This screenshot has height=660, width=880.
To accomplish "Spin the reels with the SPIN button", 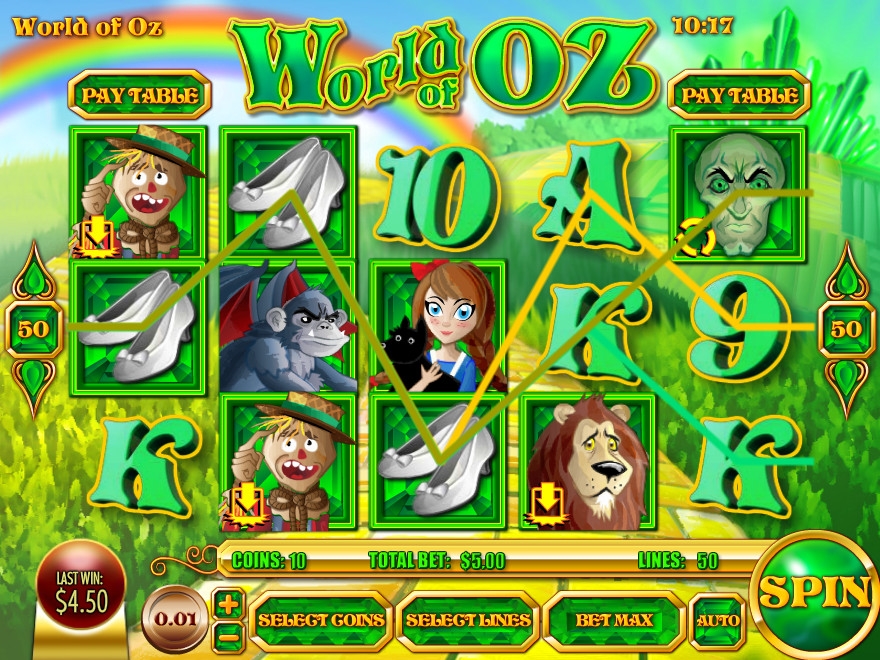I will (x=813, y=592).
